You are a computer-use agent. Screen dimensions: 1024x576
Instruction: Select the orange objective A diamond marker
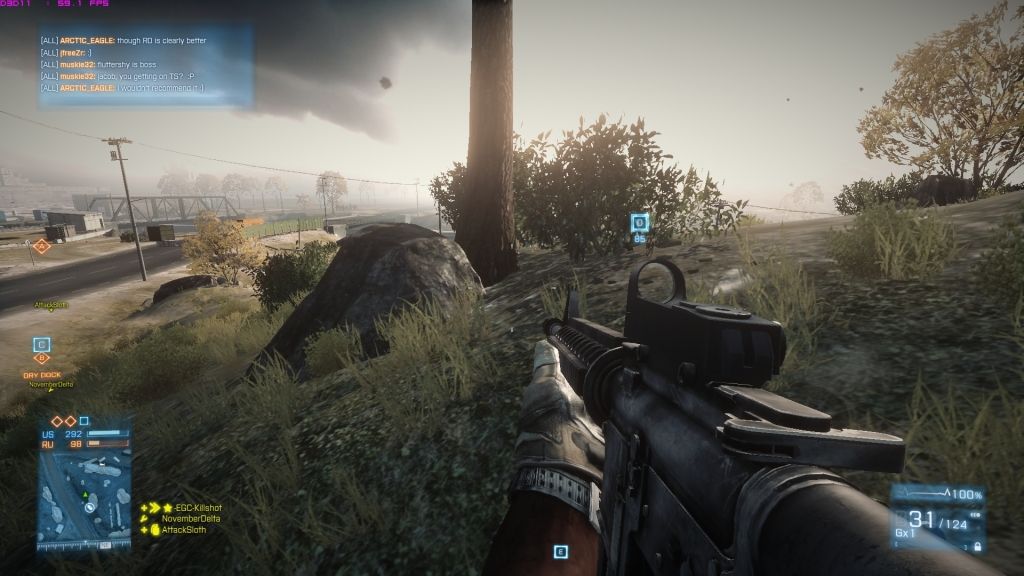(41, 245)
